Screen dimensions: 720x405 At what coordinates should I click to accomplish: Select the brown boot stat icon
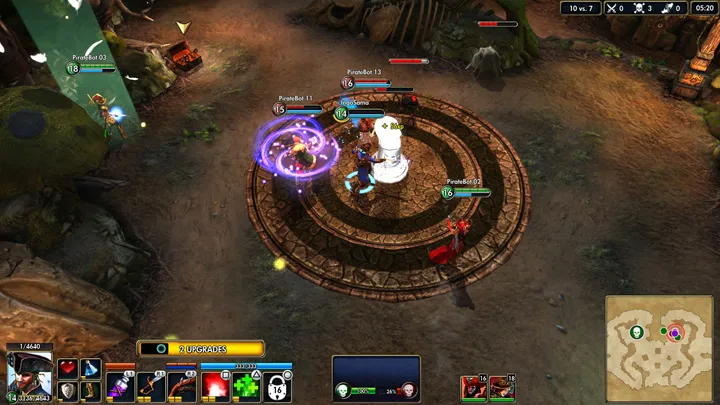point(90,390)
